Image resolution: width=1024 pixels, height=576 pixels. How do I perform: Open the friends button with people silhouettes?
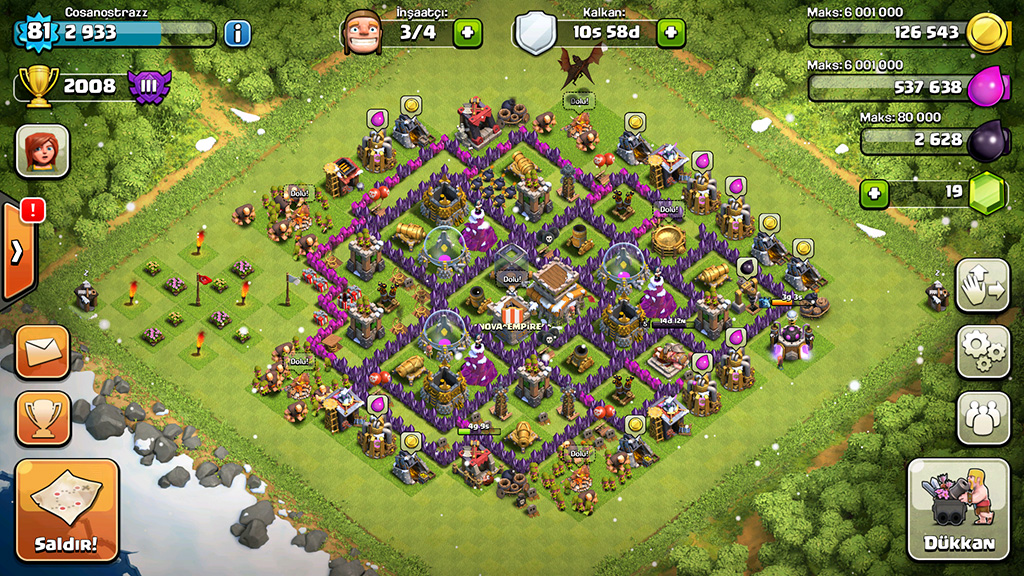click(x=983, y=417)
